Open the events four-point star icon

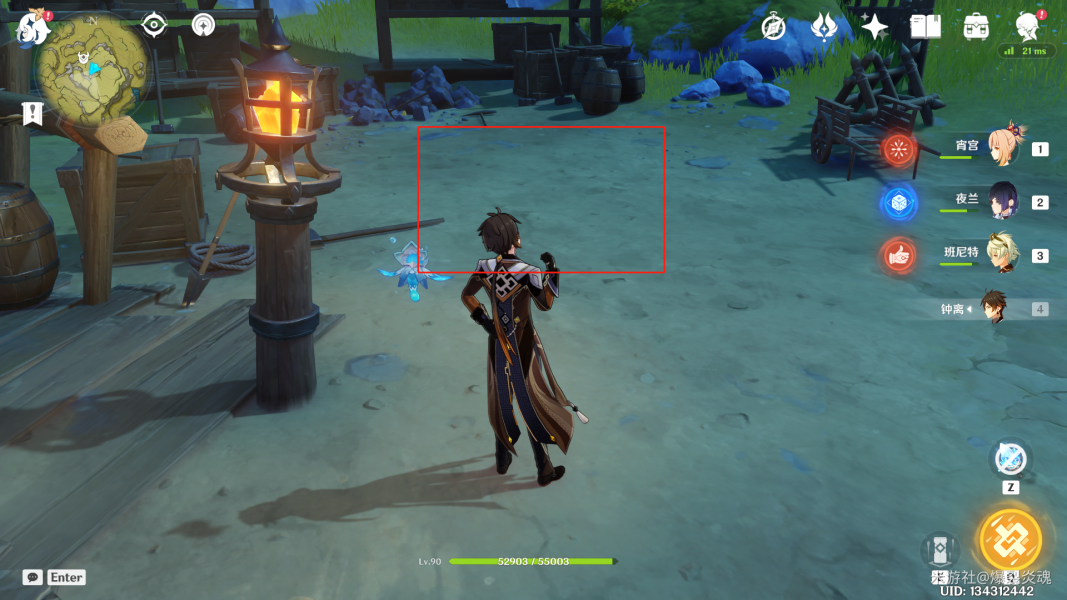(x=874, y=27)
